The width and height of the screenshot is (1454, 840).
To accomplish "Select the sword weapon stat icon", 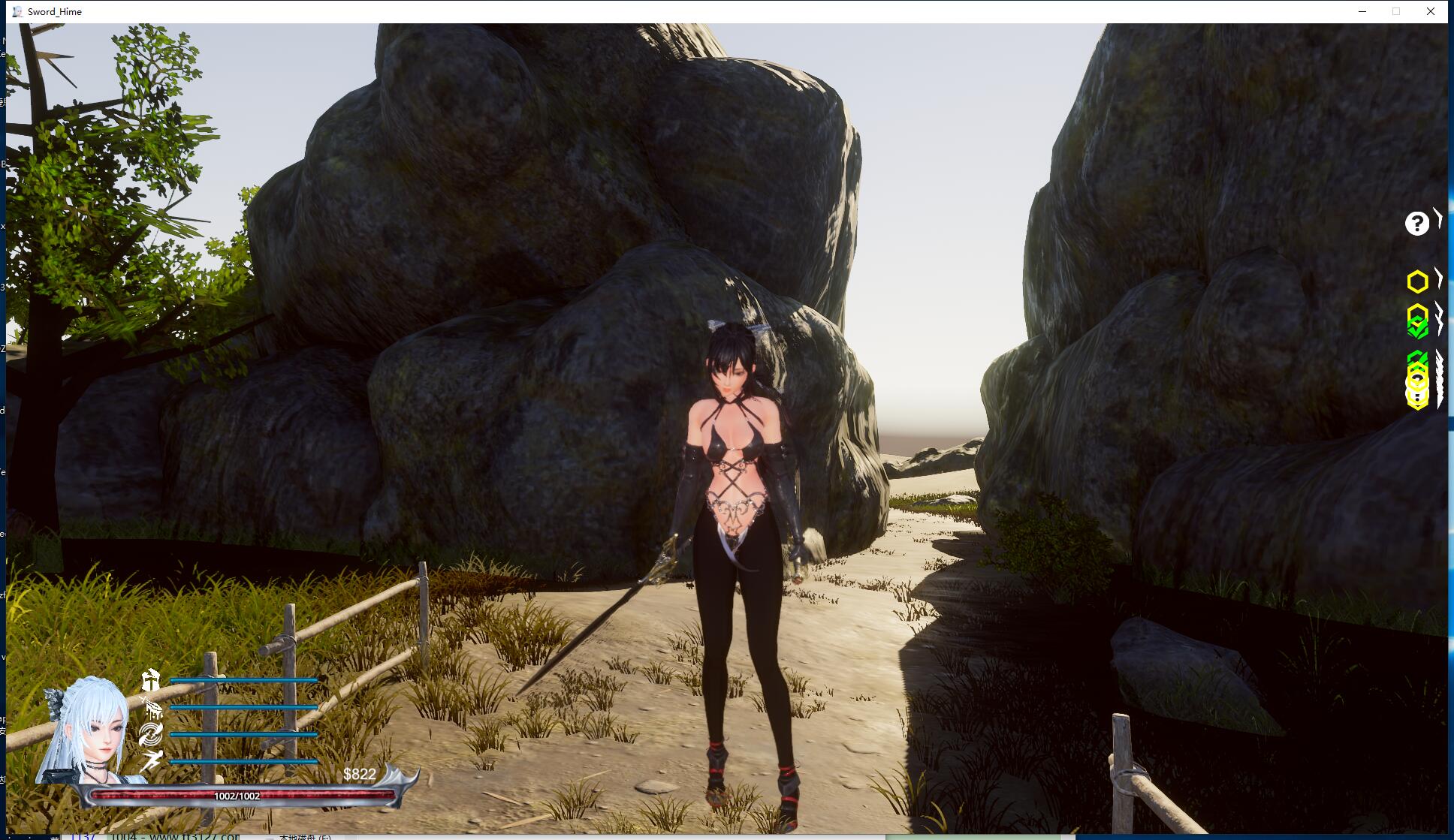I will click(x=152, y=707).
